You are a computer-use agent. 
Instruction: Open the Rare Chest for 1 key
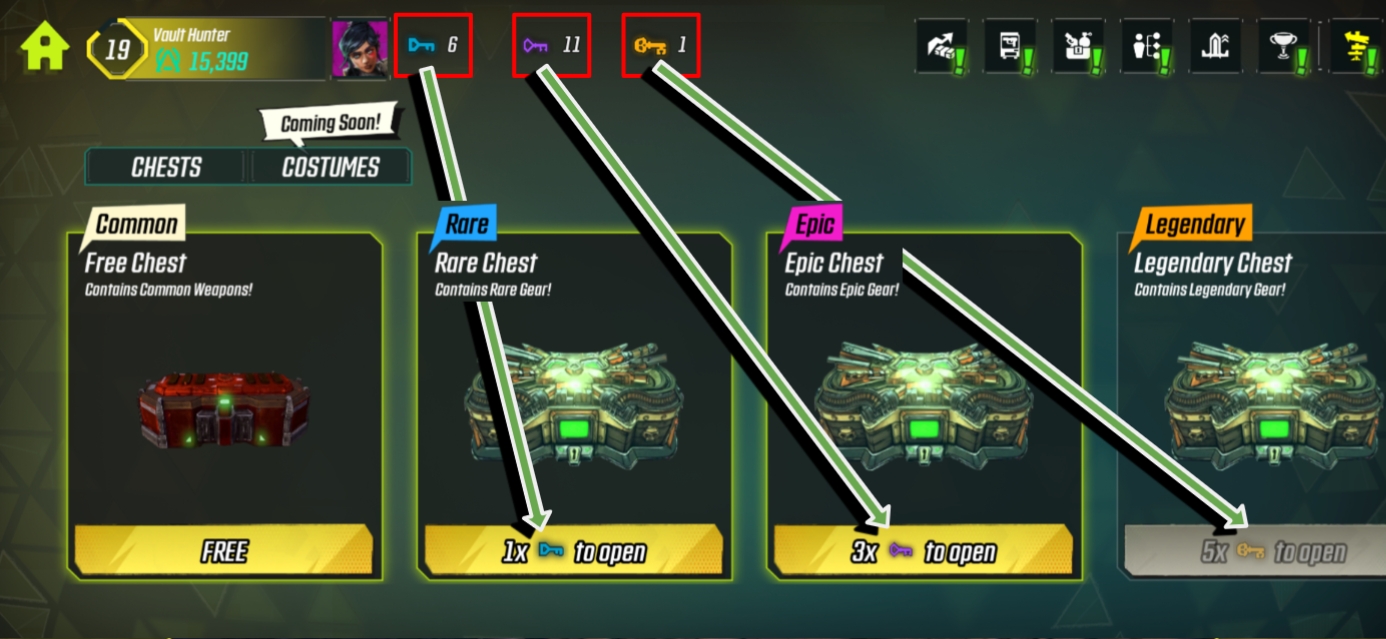point(574,551)
